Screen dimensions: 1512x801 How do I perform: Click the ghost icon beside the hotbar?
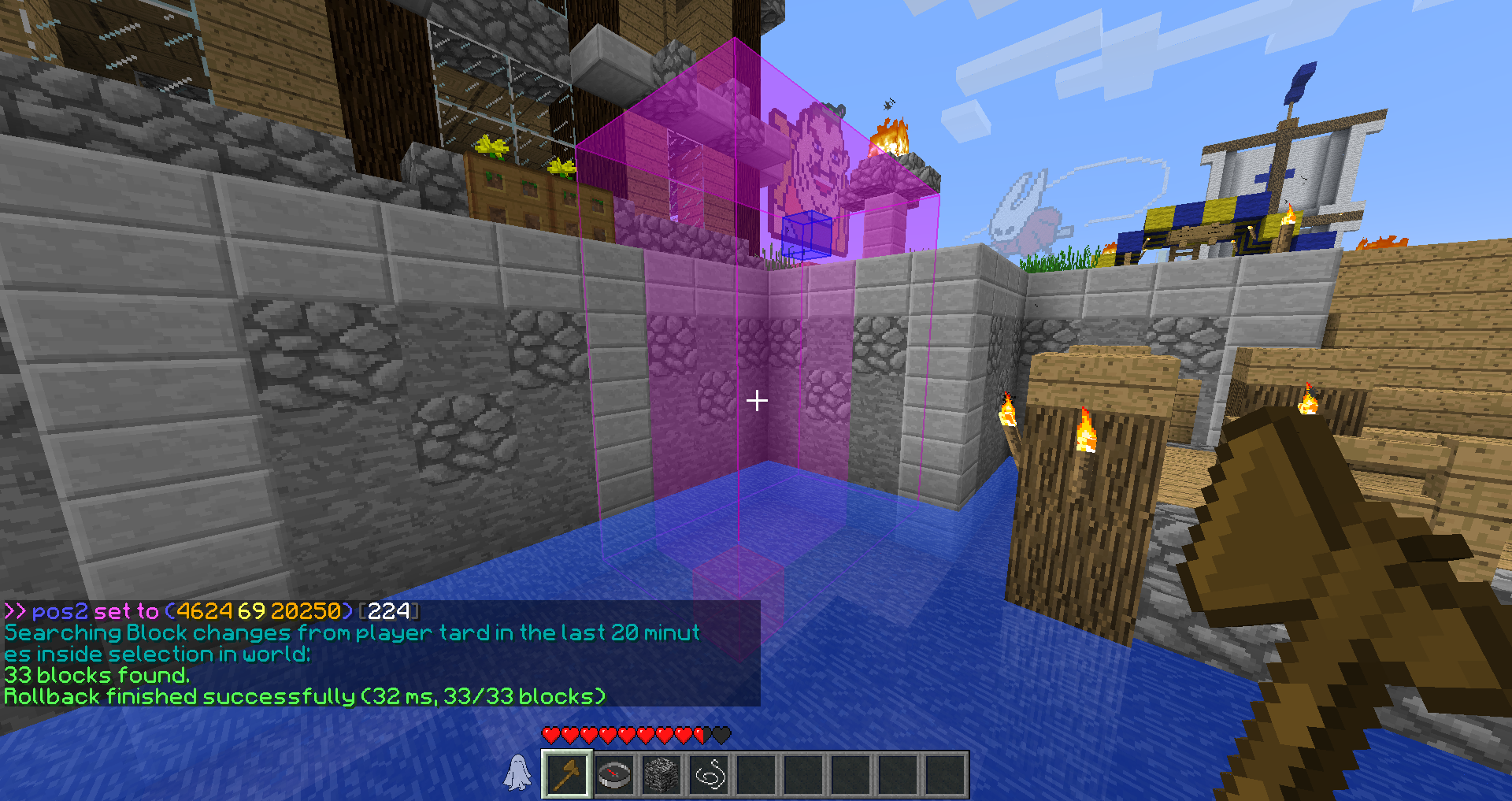(517, 772)
